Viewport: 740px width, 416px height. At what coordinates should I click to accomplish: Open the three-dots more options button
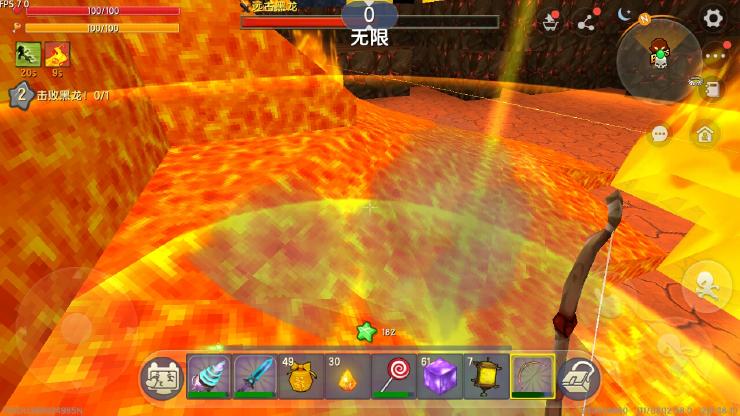point(713,56)
